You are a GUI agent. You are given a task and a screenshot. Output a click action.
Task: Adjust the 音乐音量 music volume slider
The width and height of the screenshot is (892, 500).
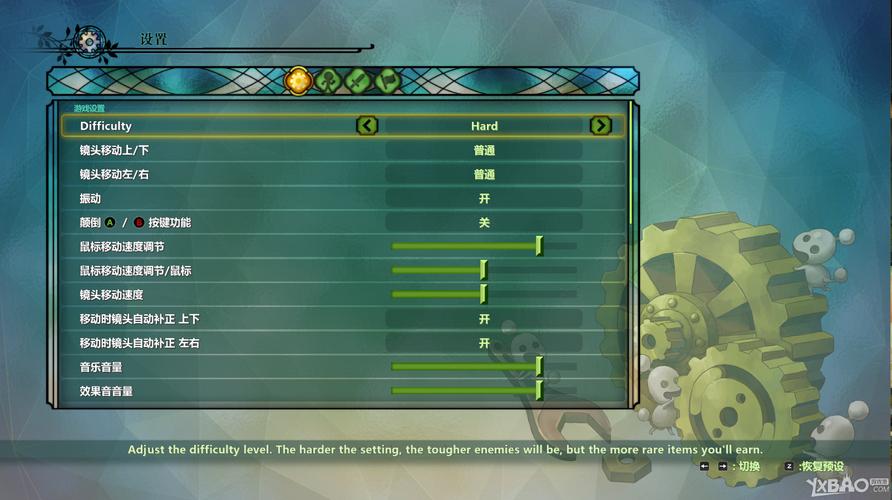coord(539,367)
